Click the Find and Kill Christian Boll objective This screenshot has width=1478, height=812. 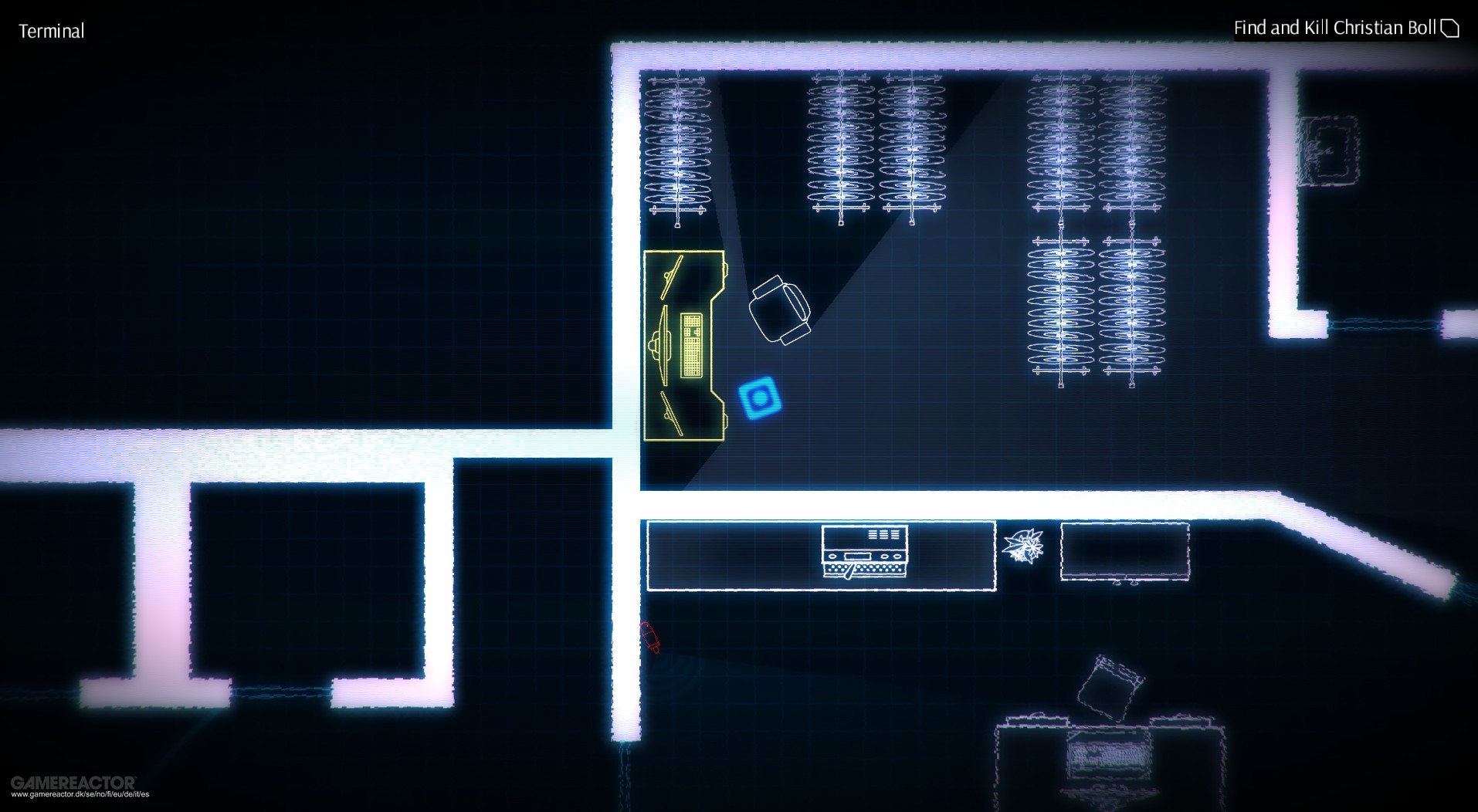pyautogui.click(x=1336, y=27)
